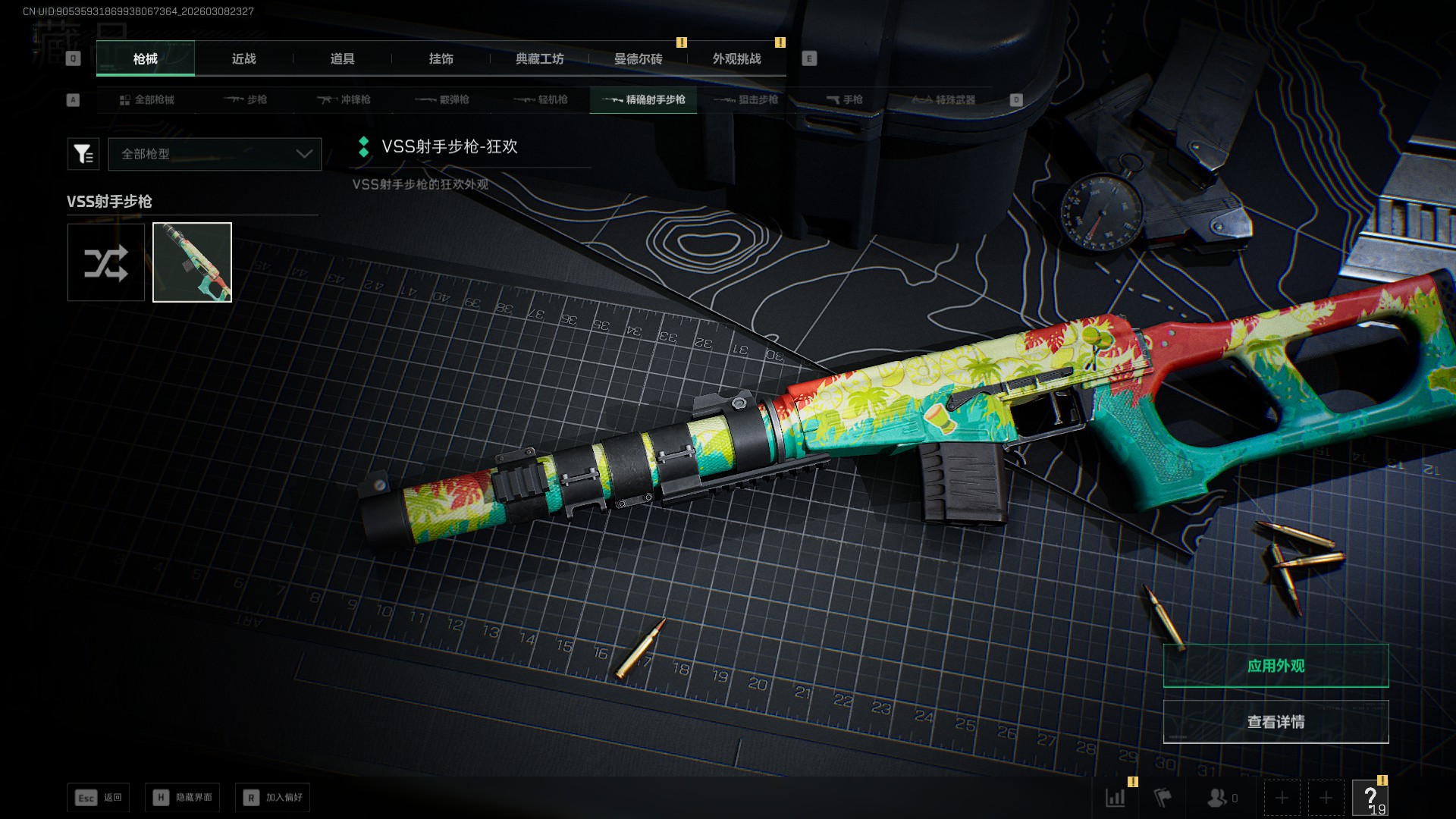Expand the 全部枪型 weapon type dropdown
This screenshot has height=819, width=1456.
(215, 154)
